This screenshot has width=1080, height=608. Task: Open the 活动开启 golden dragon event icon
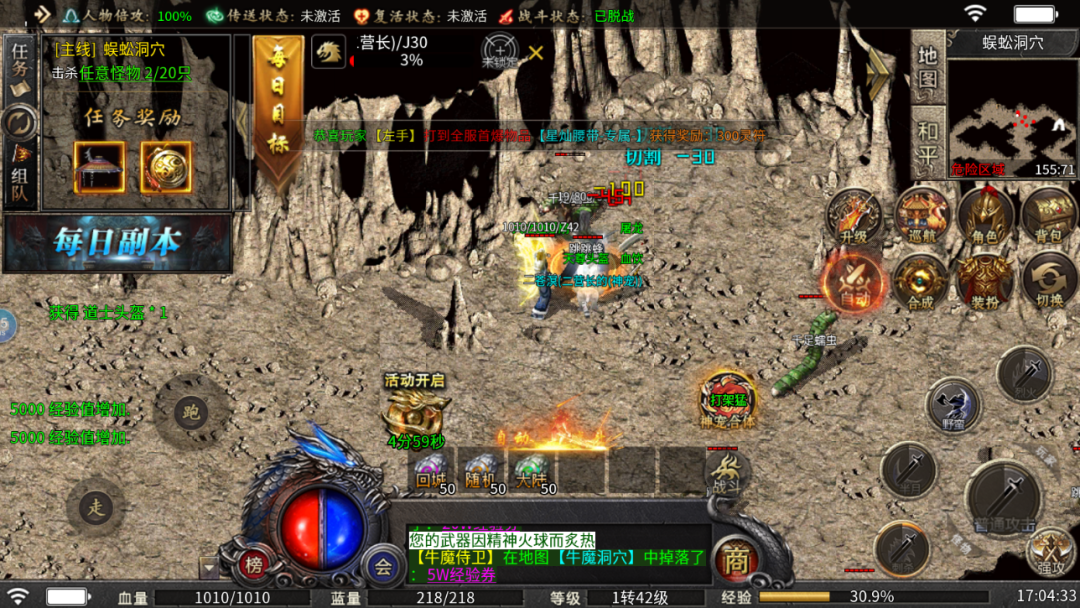[414, 411]
